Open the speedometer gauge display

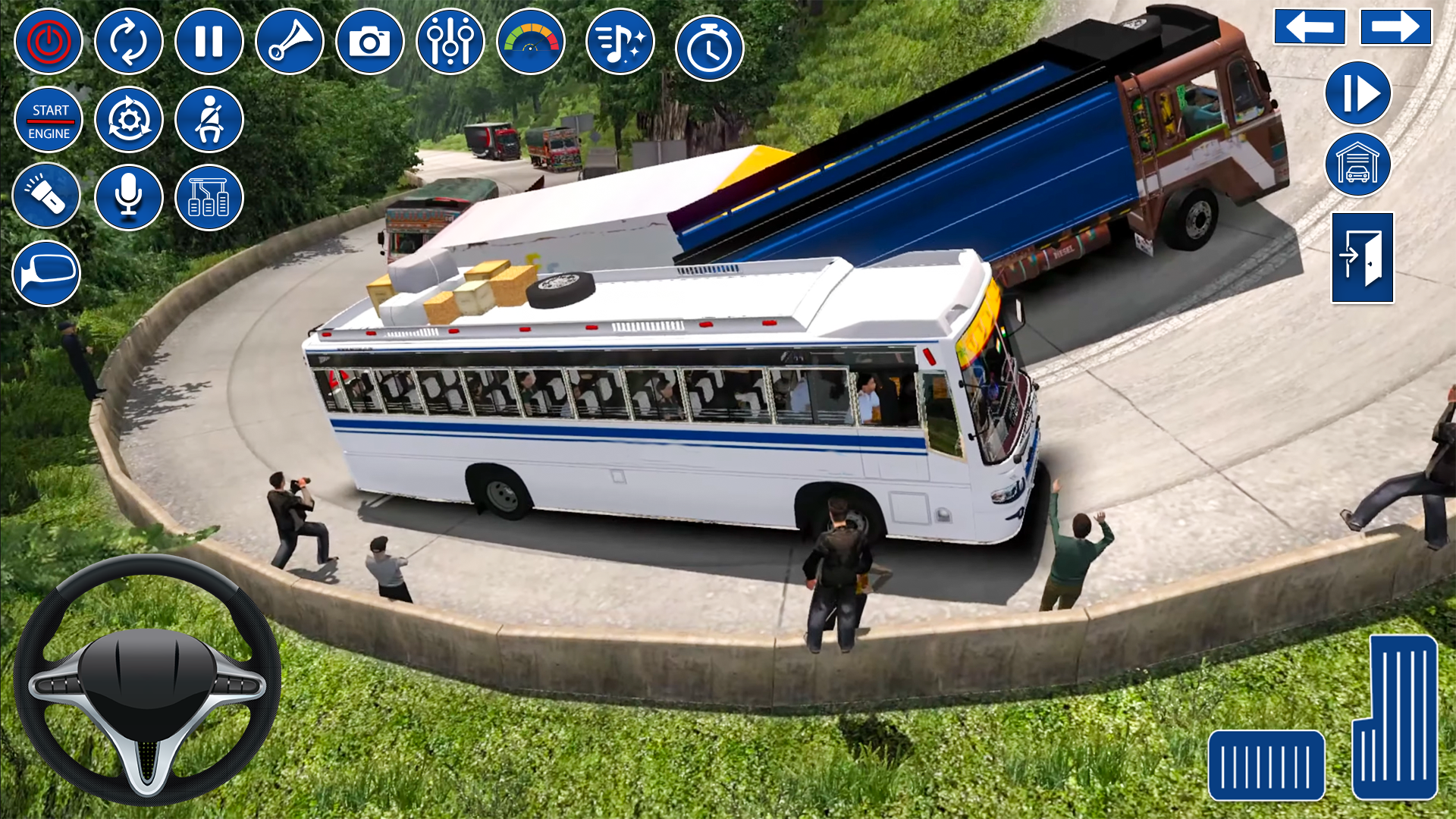click(x=530, y=42)
